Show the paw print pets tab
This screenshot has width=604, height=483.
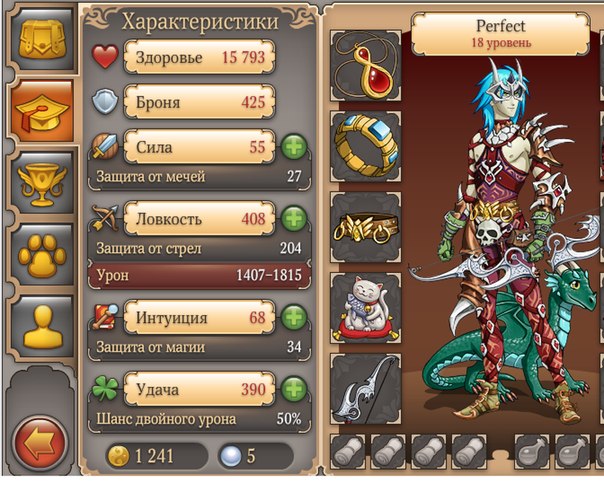[41, 255]
